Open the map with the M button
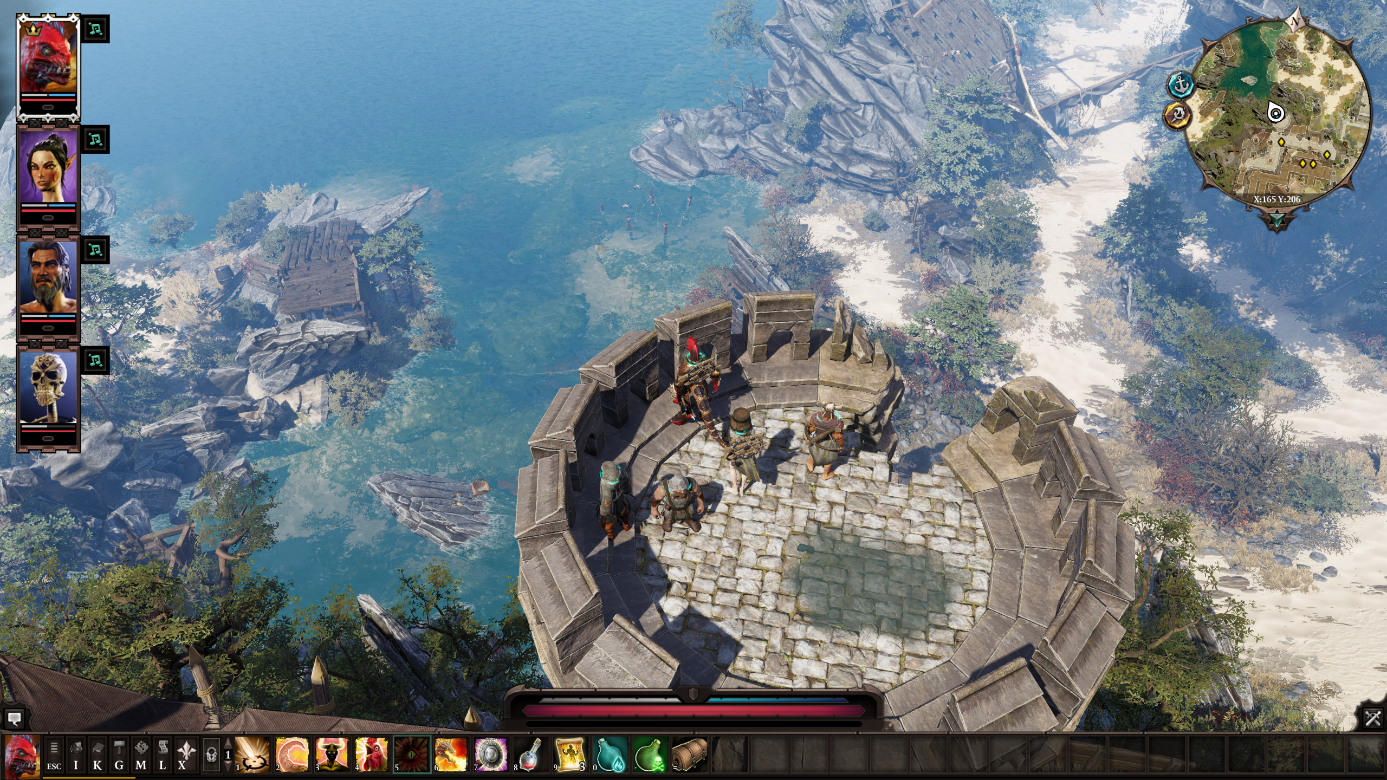1387x780 pixels. [141, 753]
